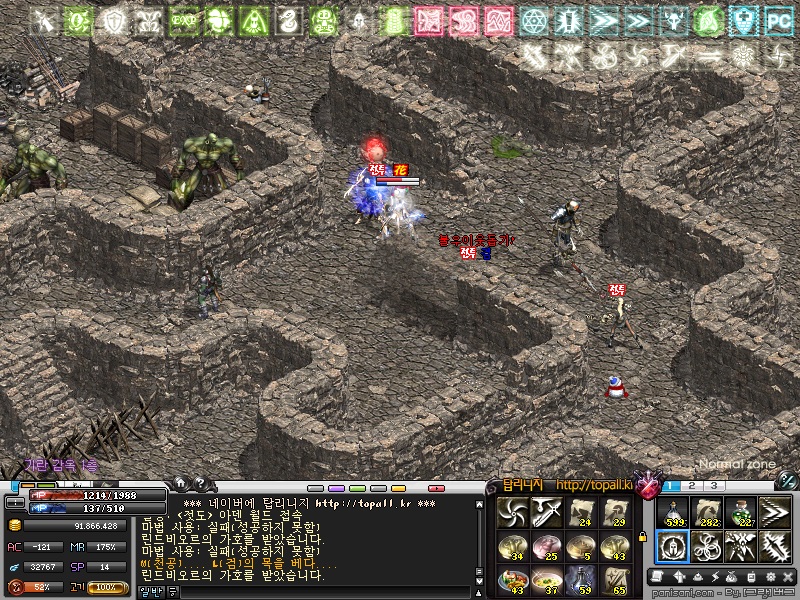Open the settings gear in bottom menu bar
Image resolution: width=800 pixels, height=600 pixels.
coord(769,577)
